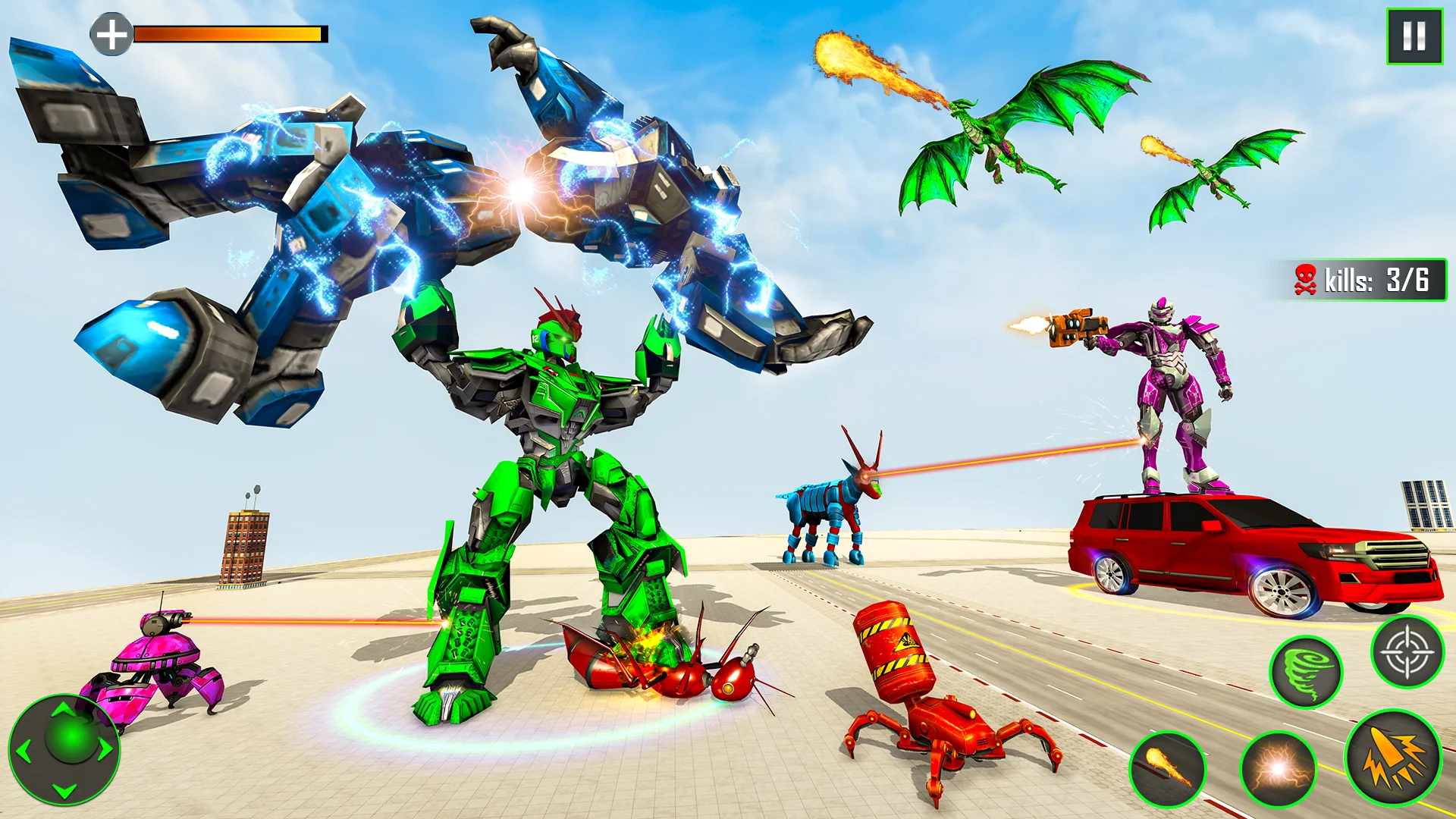The height and width of the screenshot is (819, 1456).
Task: Trigger the lightning spark ability
Action: [1278, 769]
